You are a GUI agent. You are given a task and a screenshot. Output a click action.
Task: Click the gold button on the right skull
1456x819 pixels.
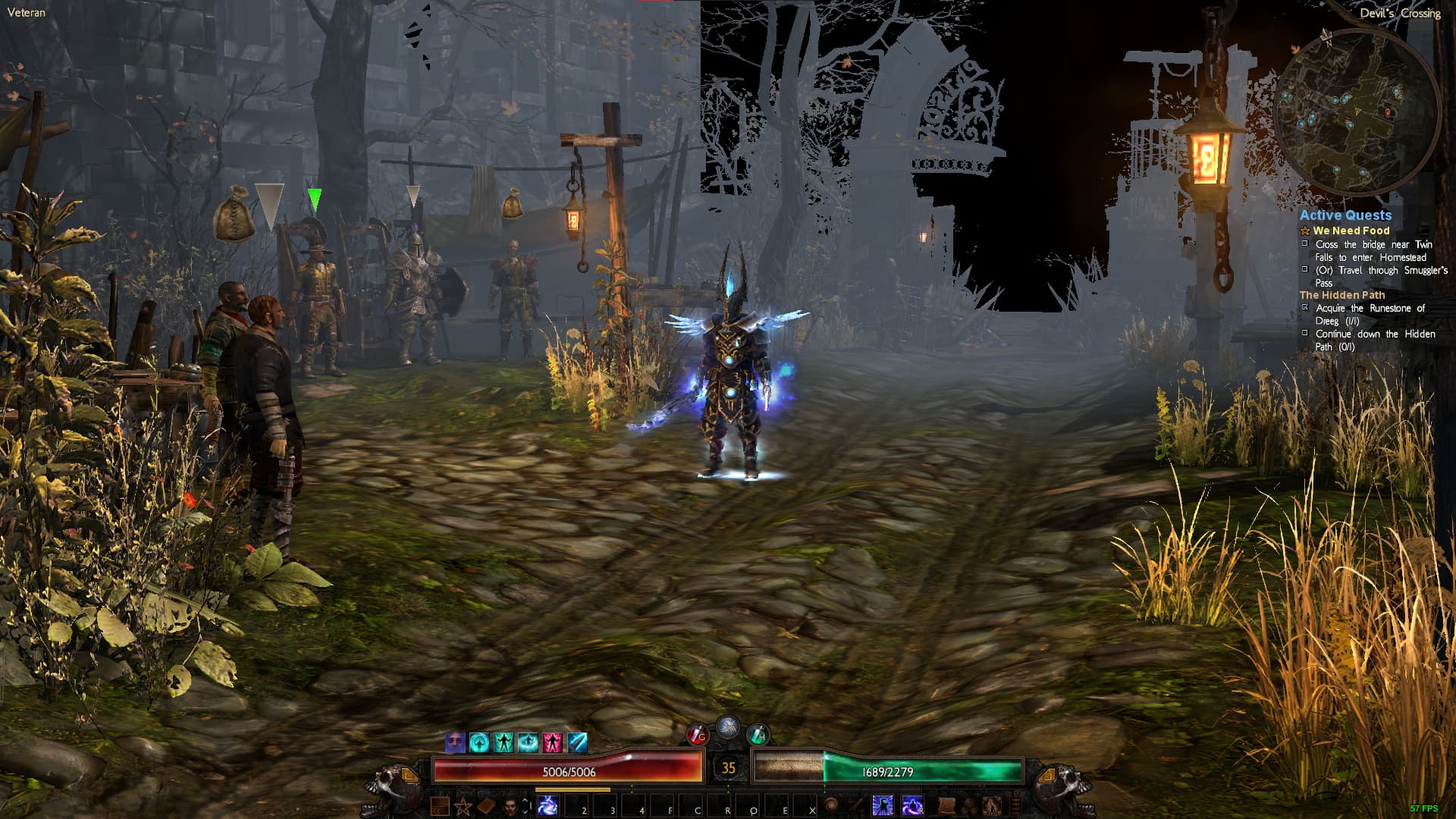coord(1046,776)
